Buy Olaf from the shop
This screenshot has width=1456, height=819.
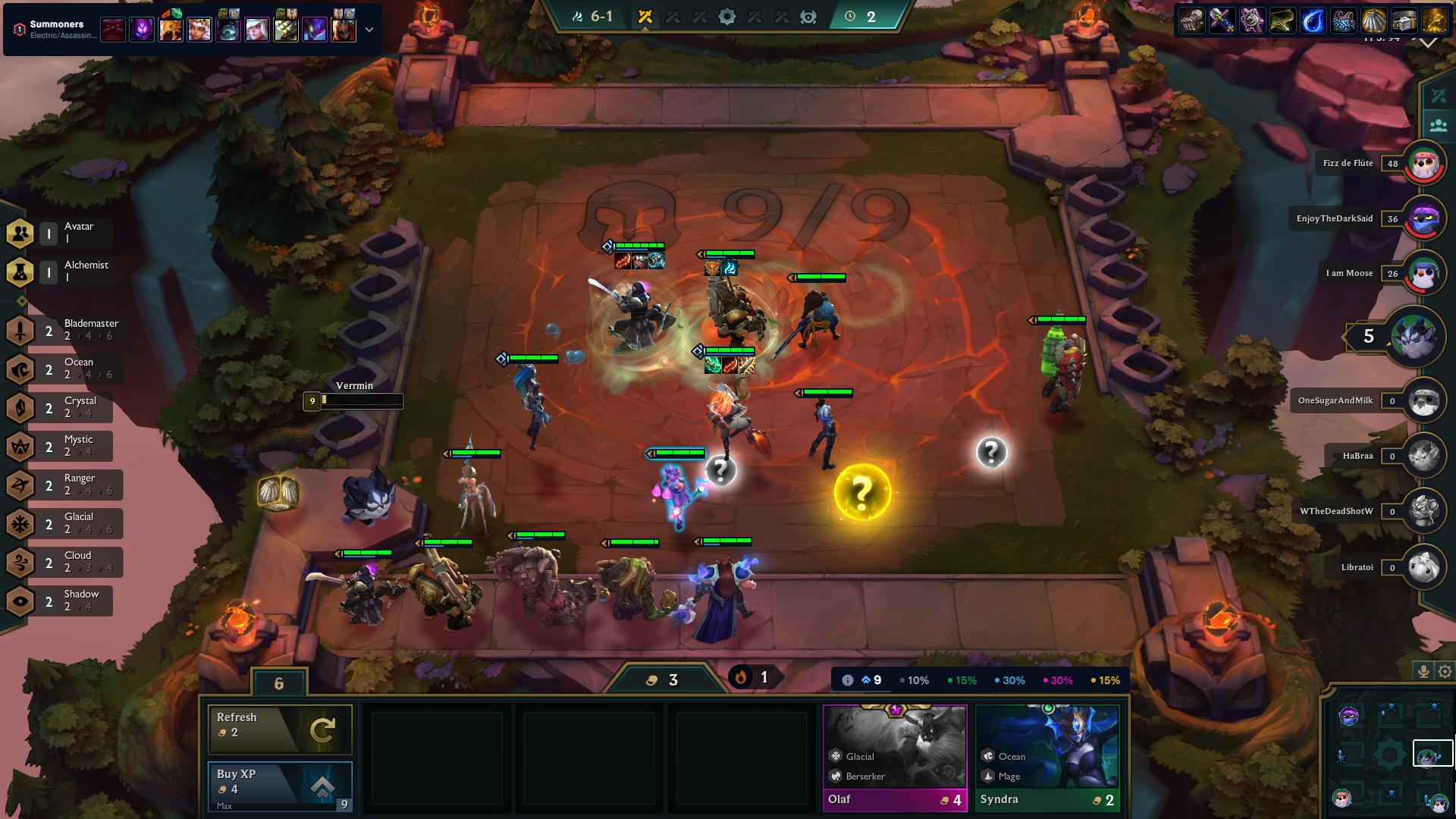click(x=895, y=758)
